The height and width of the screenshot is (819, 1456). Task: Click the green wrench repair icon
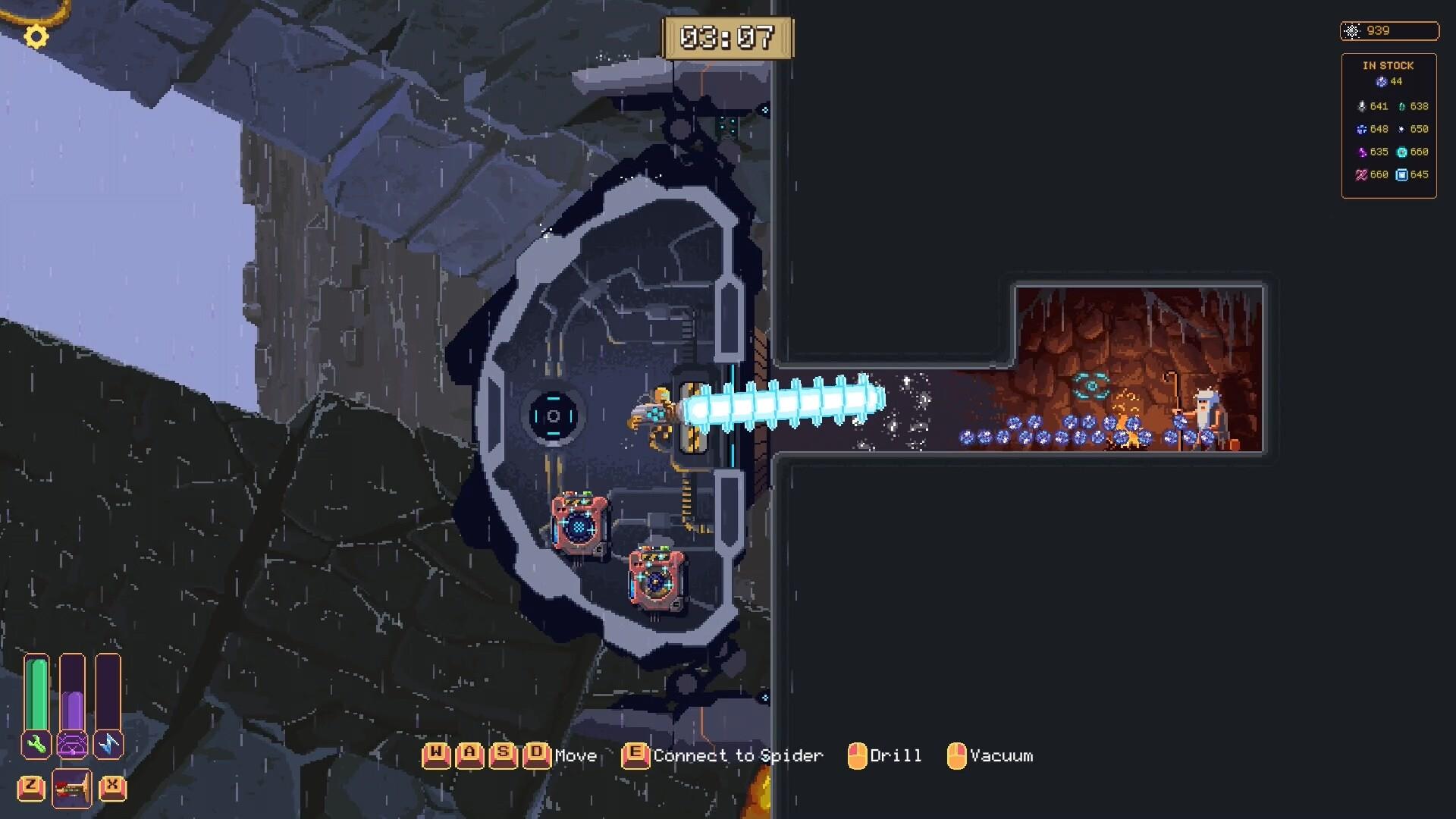click(x=36, y=744)
